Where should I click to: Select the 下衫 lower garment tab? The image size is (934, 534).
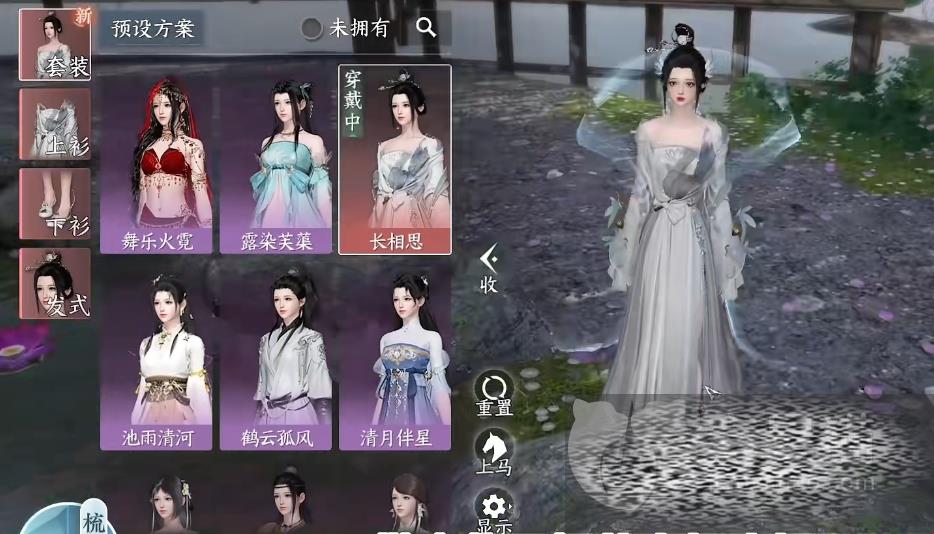pos(55,204)
